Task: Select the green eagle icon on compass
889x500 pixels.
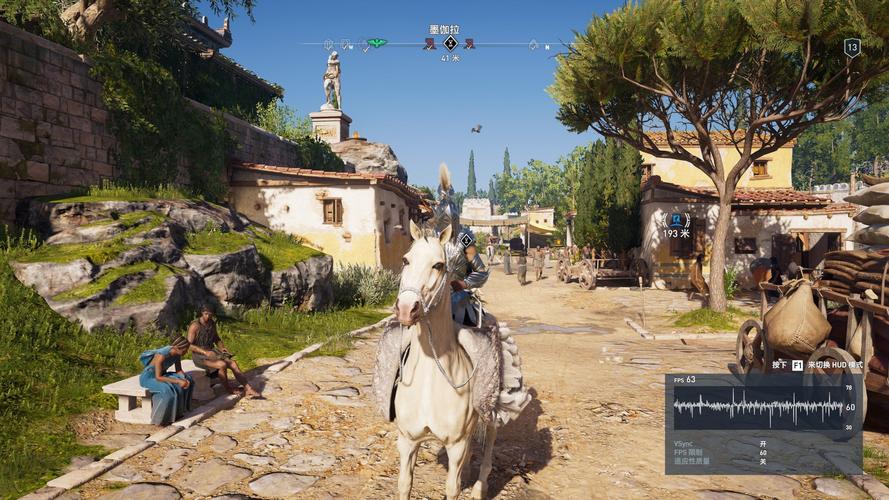Action: click(376, 44)
